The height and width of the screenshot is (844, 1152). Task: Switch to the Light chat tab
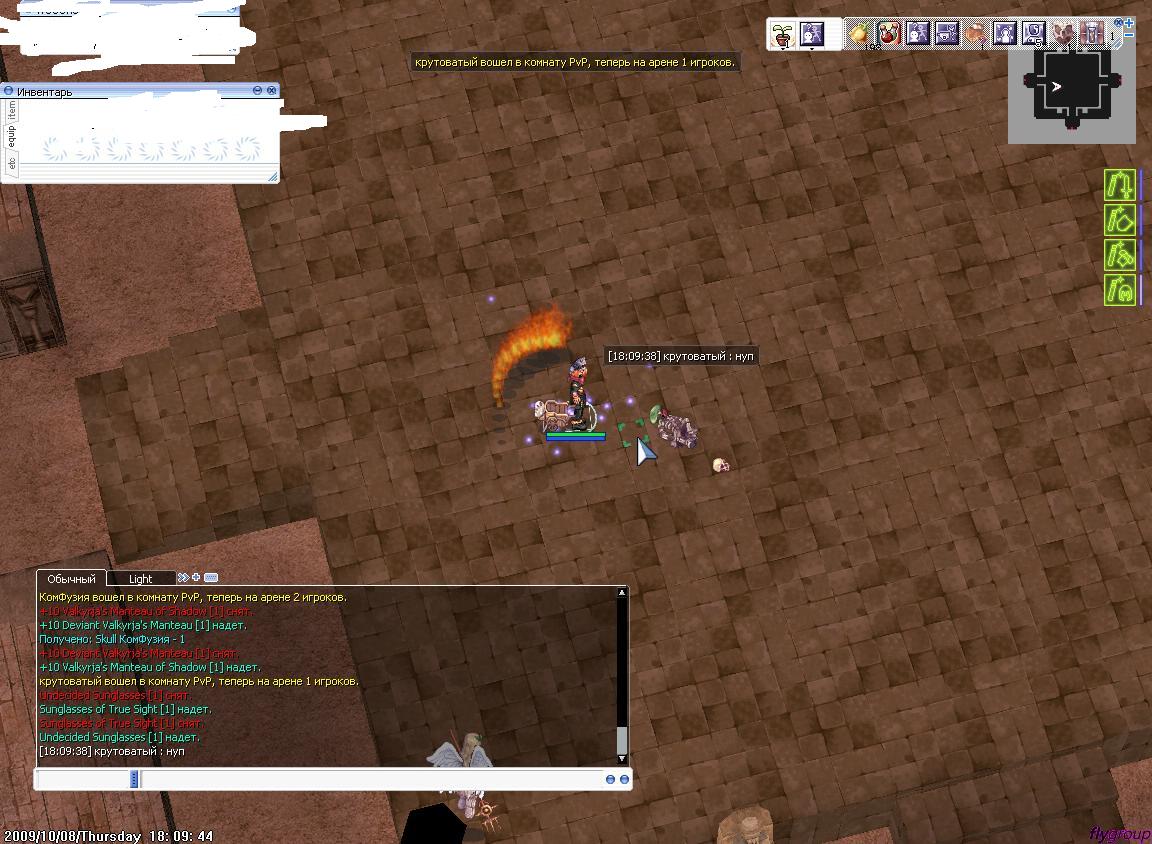[x=140, y=579]
